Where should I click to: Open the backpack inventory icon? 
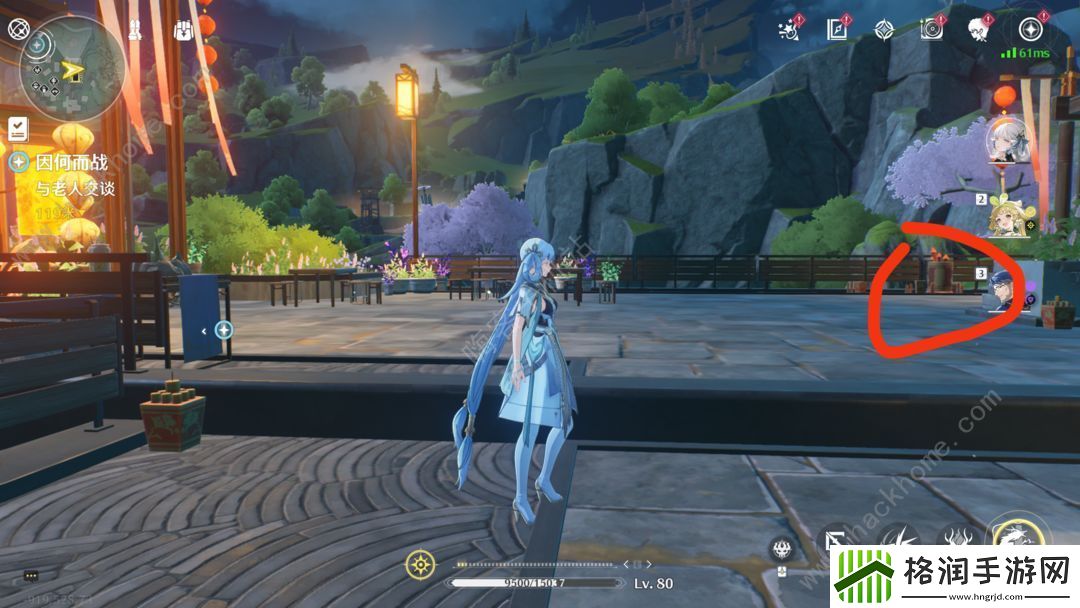click(183, 29)
